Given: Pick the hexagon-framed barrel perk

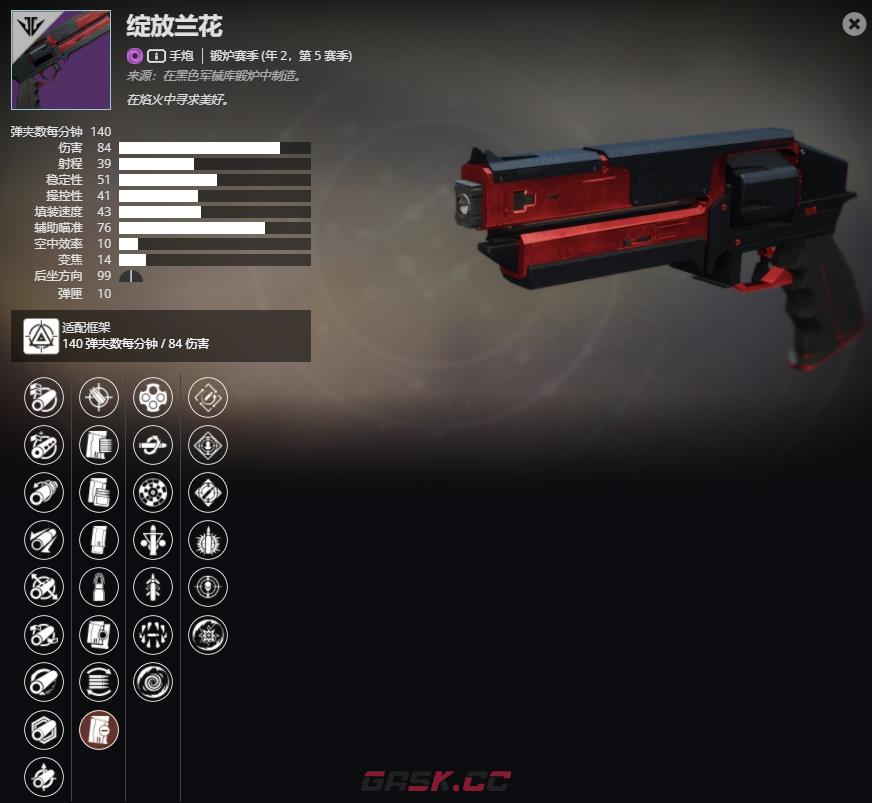Looking at the screenshot, I should (44, 730).
